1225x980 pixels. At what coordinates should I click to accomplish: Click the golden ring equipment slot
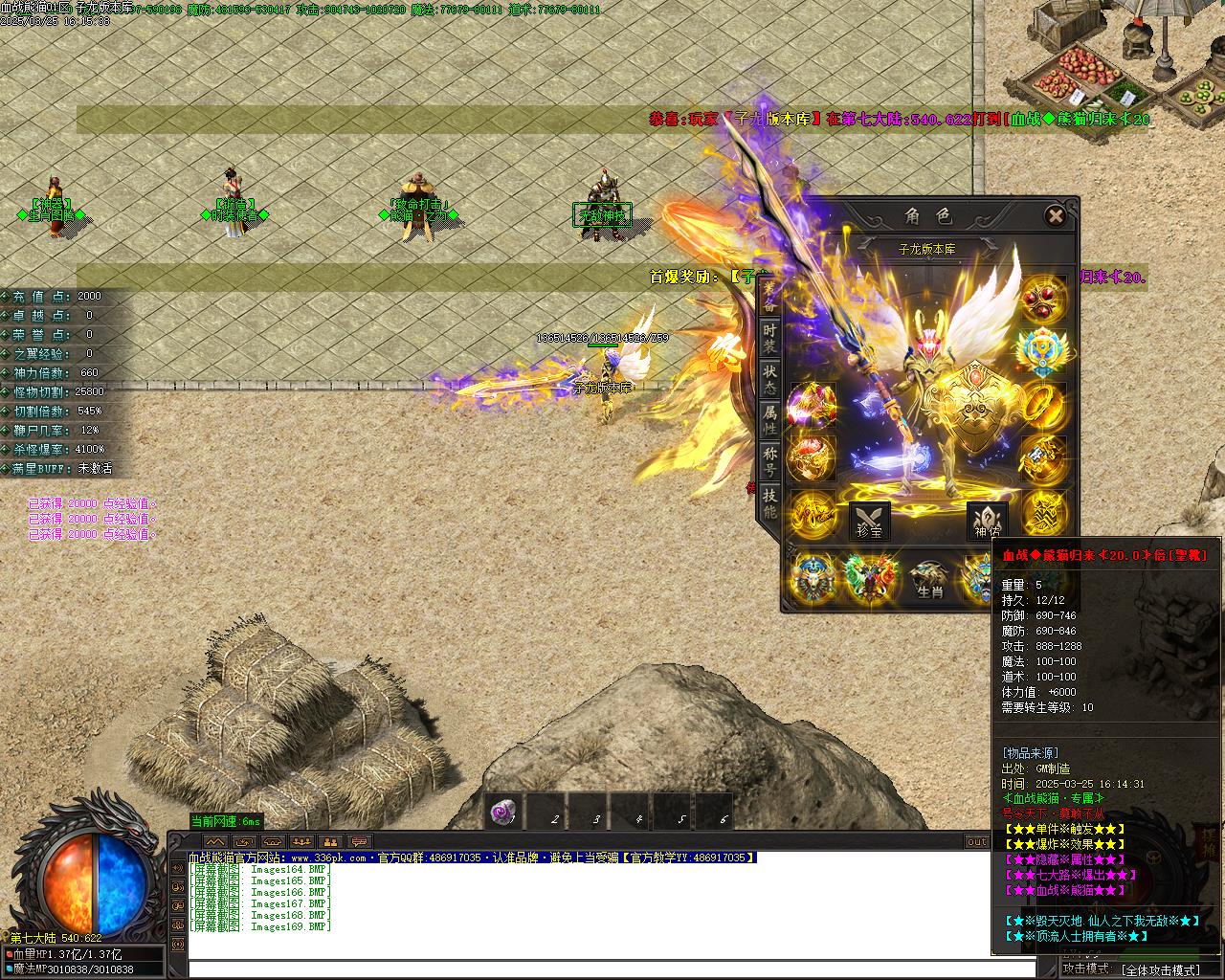coord(1042,407)
